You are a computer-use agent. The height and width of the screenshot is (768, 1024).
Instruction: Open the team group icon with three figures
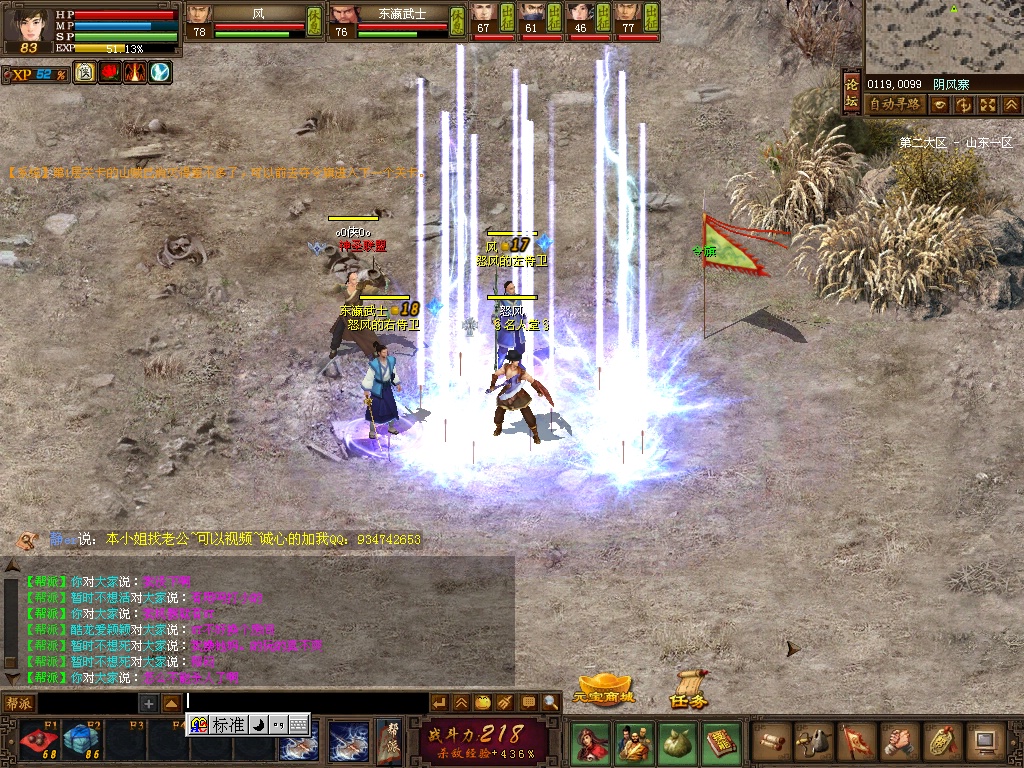pyautogui.click(x=634, y=742)
